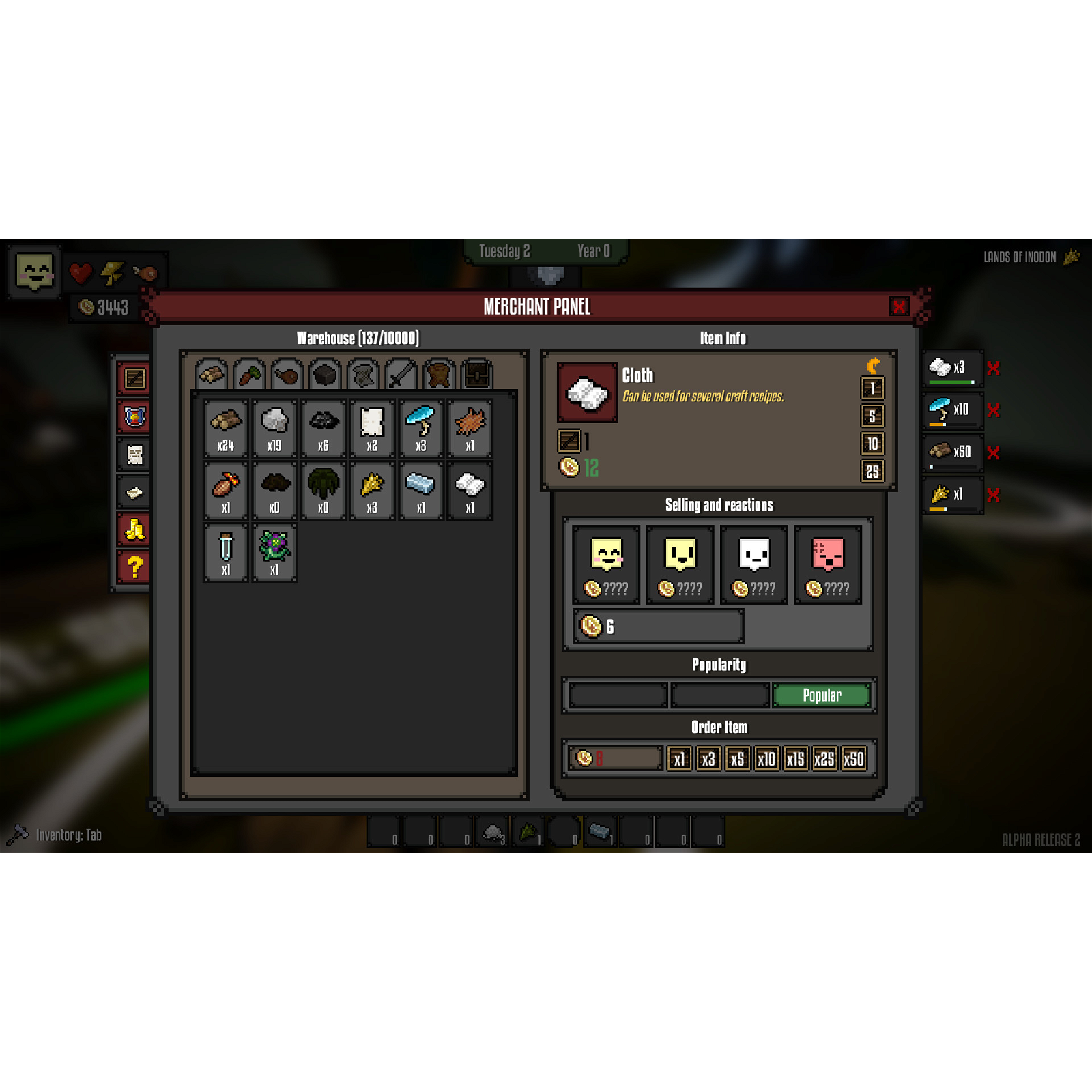Order x50 of the selected item
The image size is (1092, 1092).
tap(855, 758)
